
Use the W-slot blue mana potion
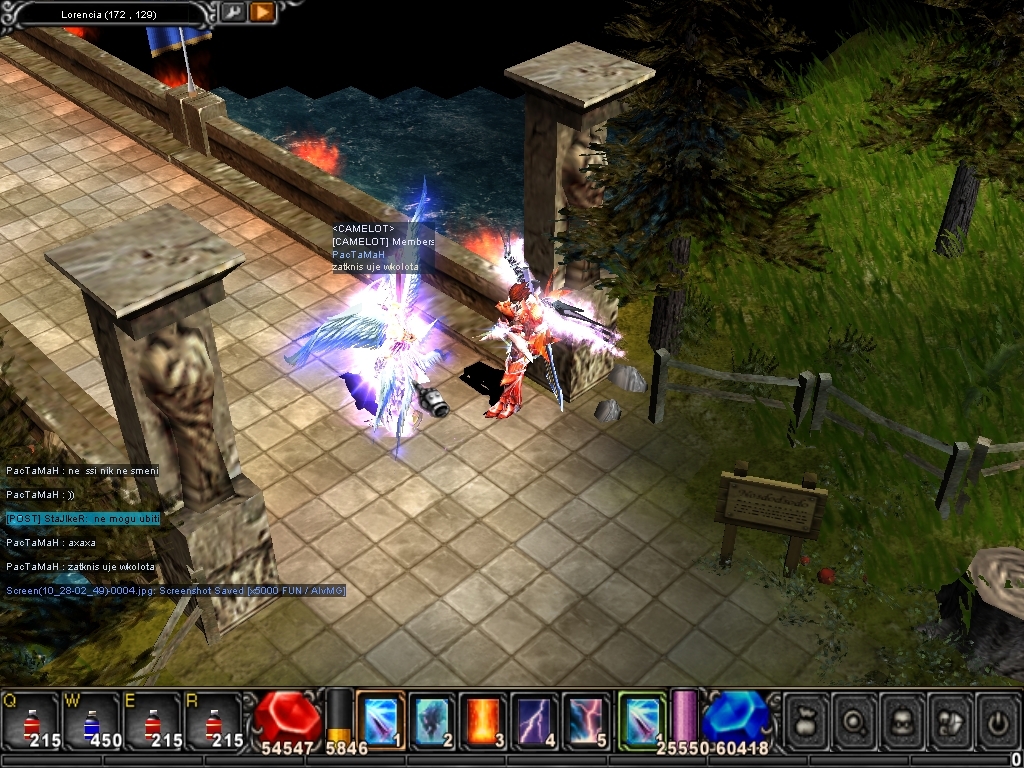pos(91,720)
